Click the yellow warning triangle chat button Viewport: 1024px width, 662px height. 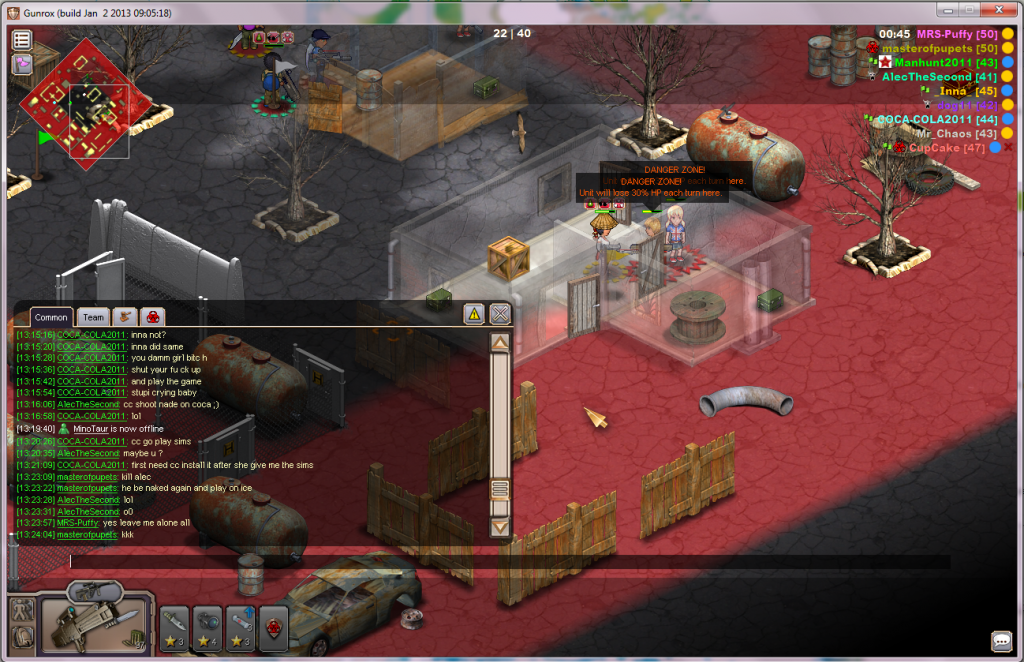(x=474, y=314)
